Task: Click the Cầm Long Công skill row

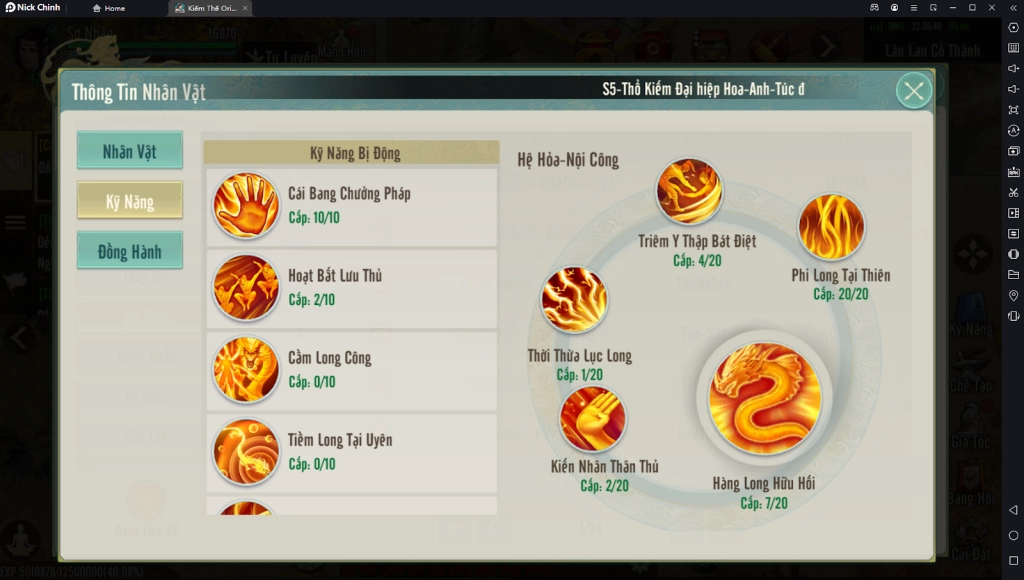Action: tap(351, 369)
